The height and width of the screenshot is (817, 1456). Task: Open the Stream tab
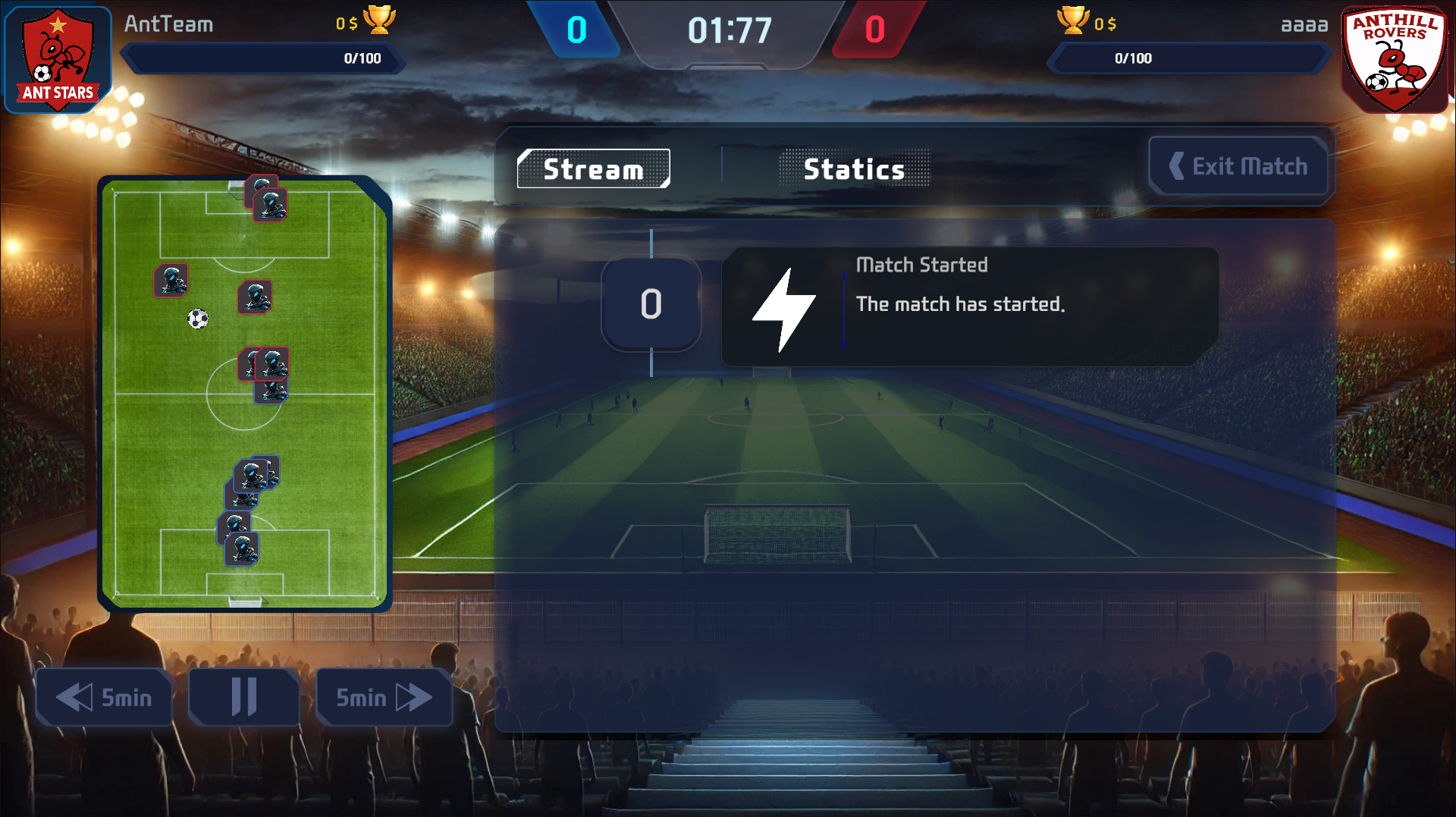[x=594, y=168]
